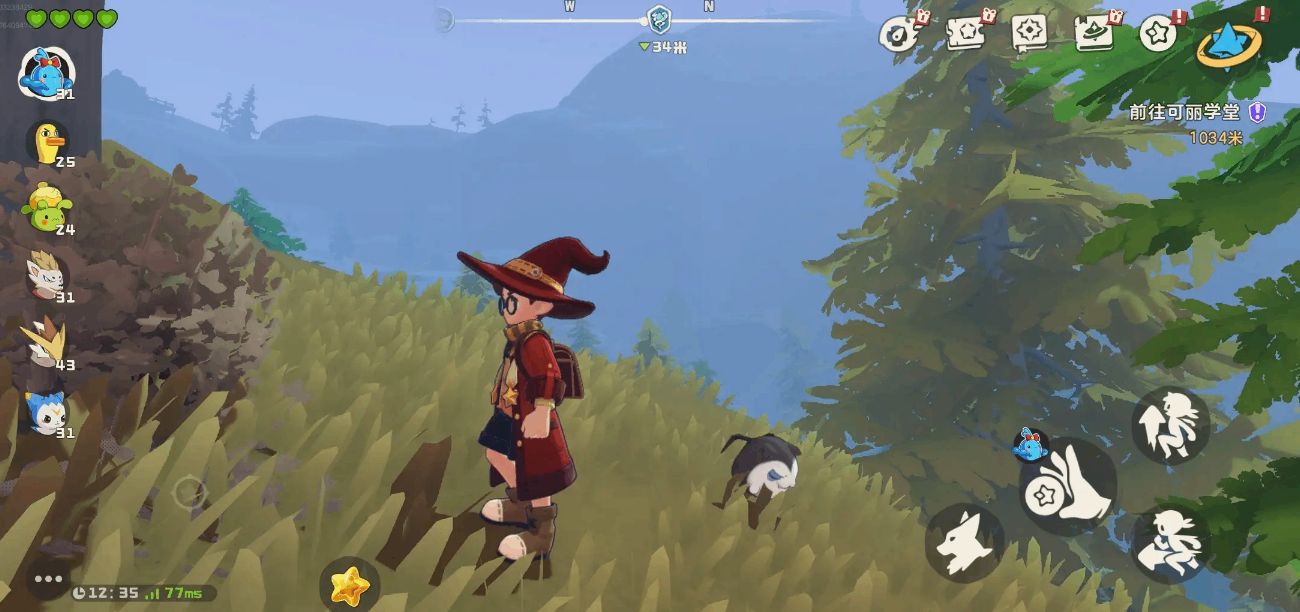Open the three-dot options menu
This screenshot has width=1300, height=612.
coord(48,578)
